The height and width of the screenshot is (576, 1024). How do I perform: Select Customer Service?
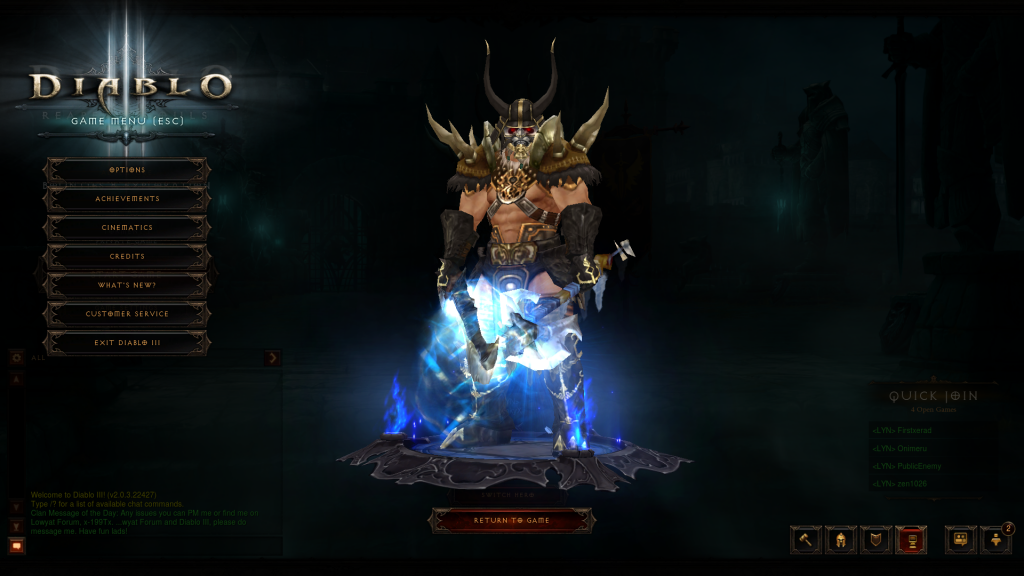127,314
